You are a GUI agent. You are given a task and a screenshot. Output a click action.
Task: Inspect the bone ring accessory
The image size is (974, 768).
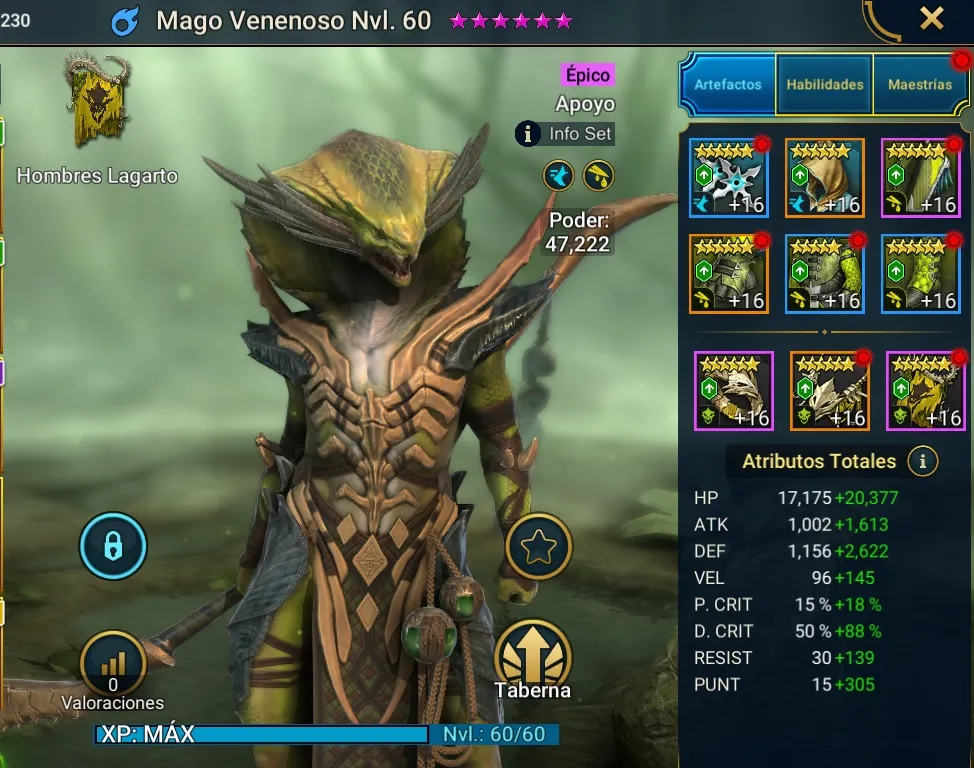pyautogui.click(x=734, y=390)
